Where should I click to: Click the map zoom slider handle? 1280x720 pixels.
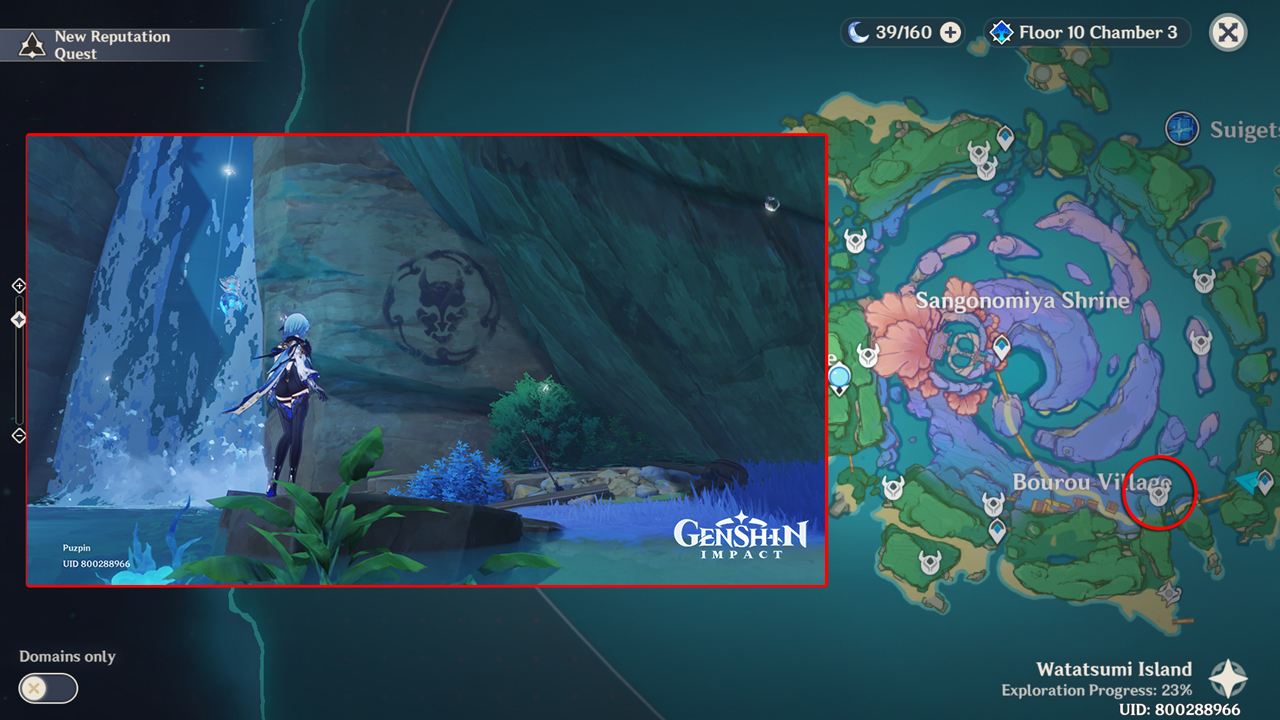(x=17, y=318)
